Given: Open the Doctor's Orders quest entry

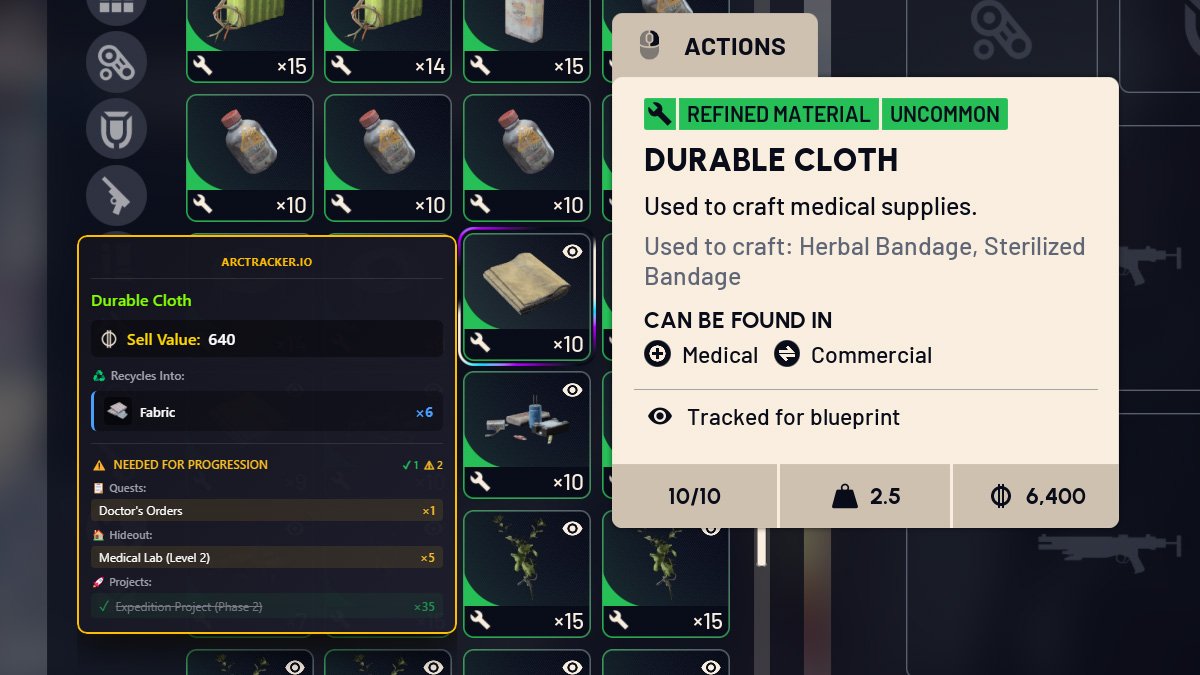Looking at the screenshot, I should 266,510.
